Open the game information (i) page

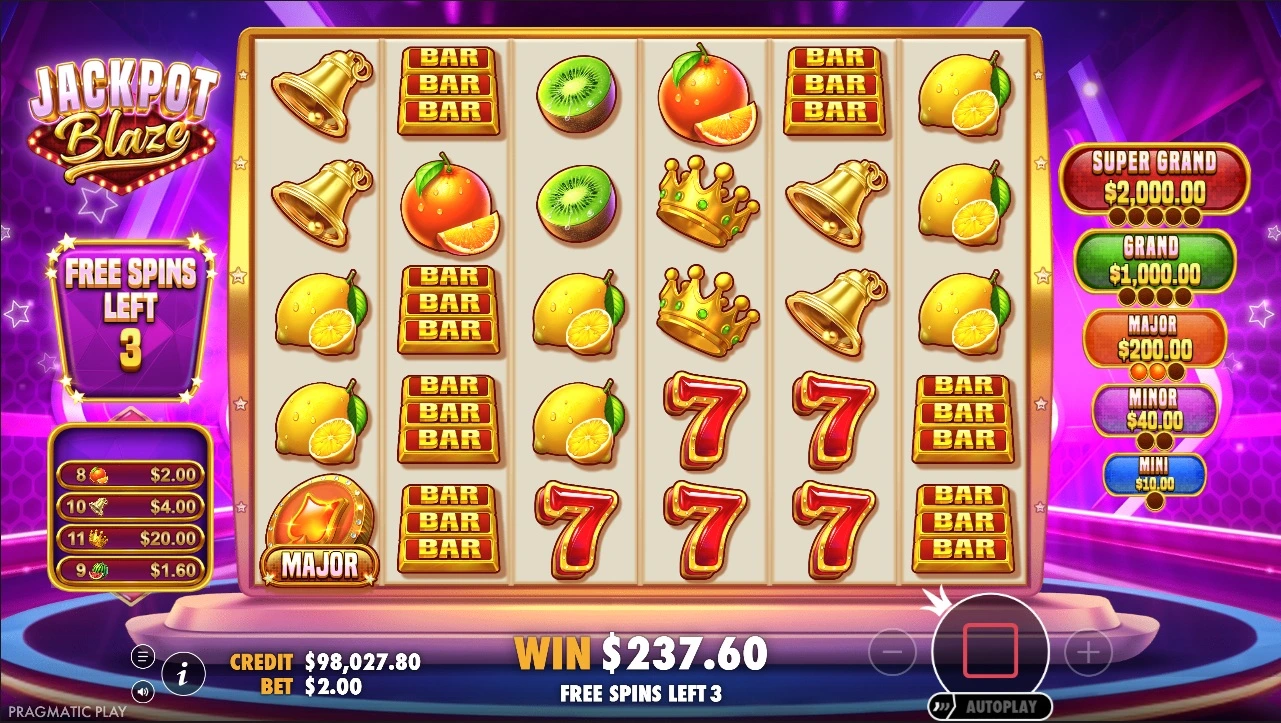coord(182,675)
